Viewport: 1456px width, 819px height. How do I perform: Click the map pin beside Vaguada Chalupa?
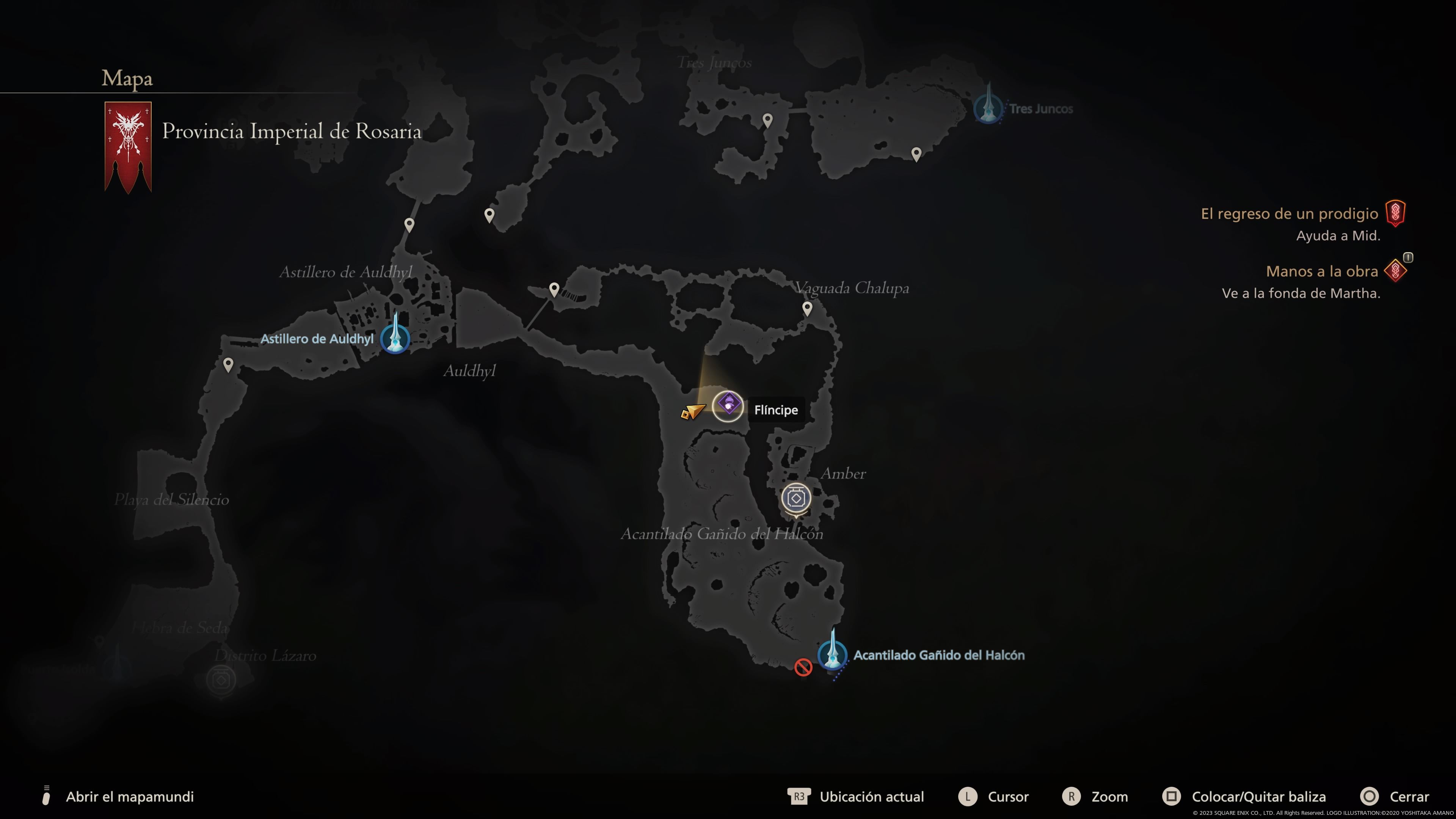(807, 308)
